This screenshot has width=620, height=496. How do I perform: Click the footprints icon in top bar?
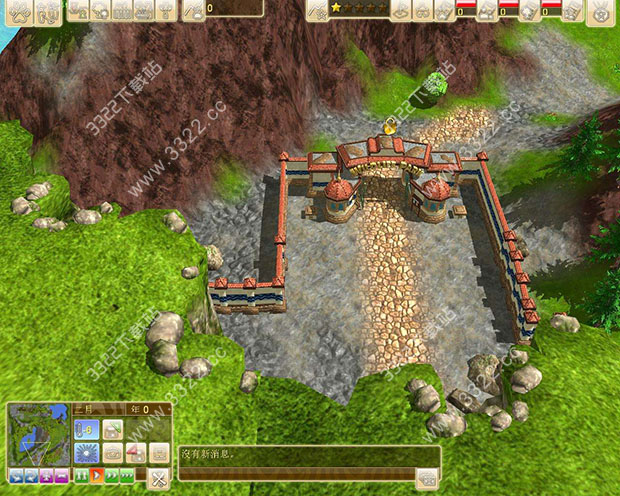coord(46,11)
